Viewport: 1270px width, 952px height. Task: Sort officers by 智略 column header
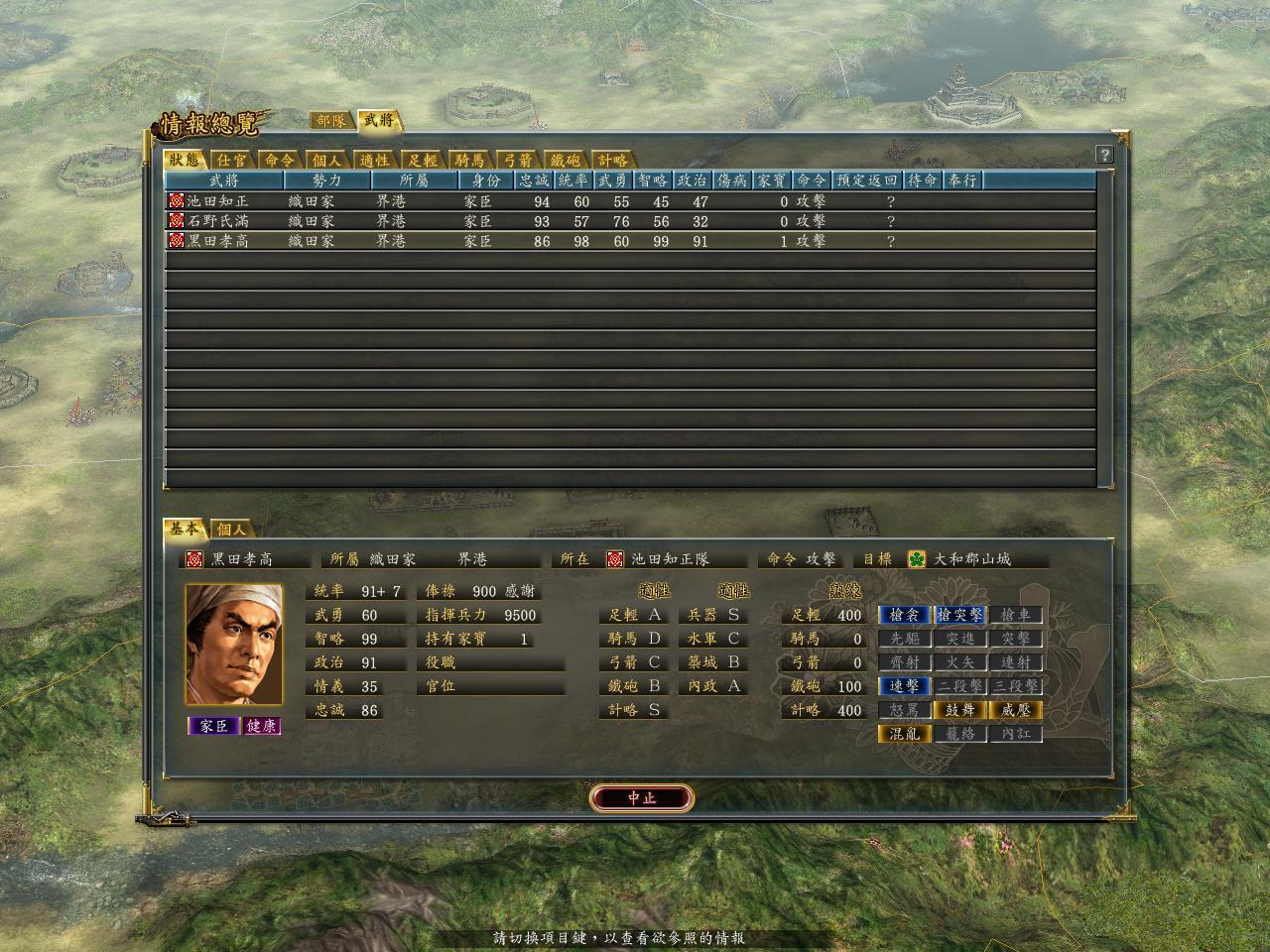coord(653,180)
